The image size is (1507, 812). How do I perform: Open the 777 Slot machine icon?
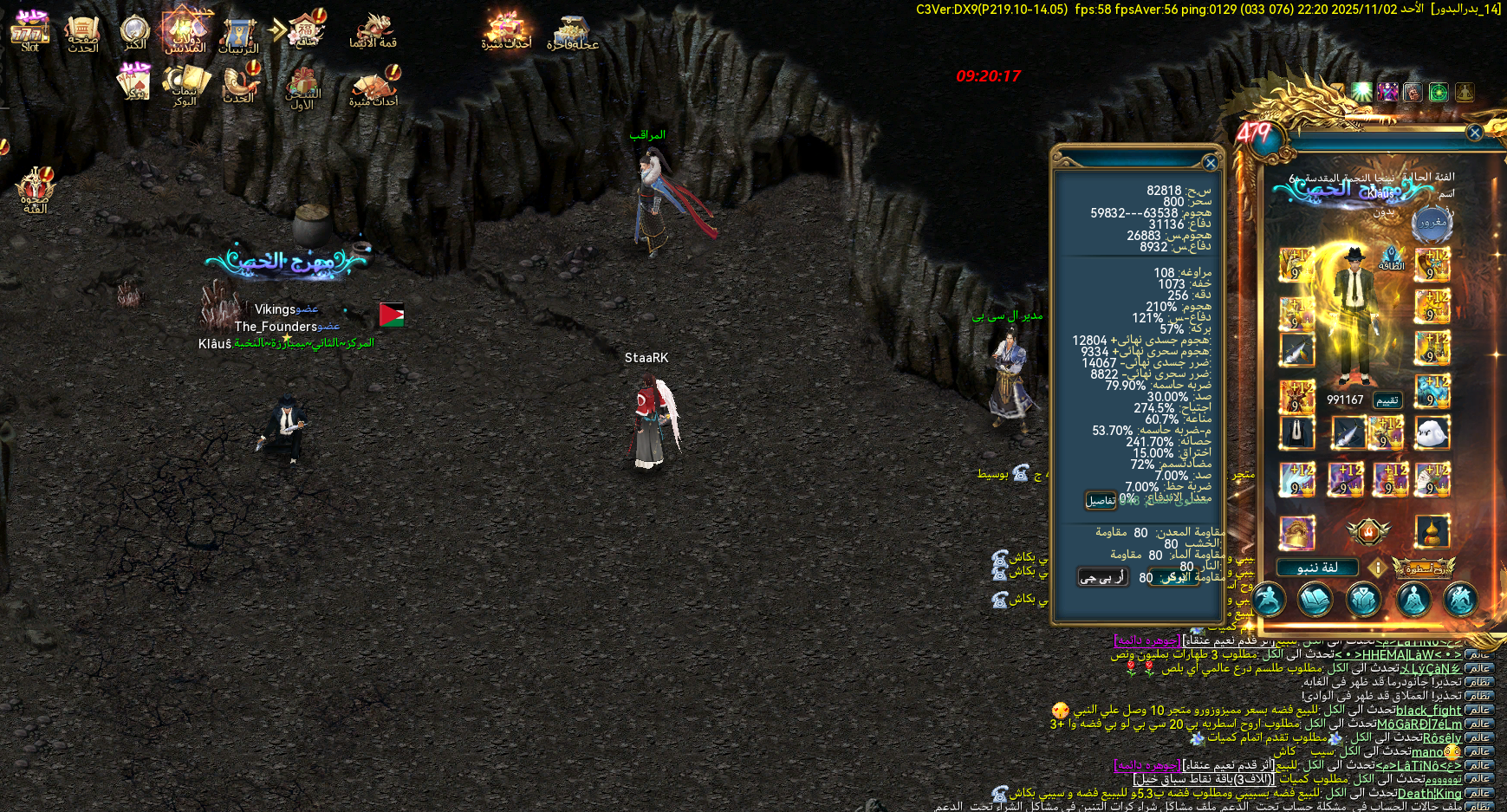(29, 31)
